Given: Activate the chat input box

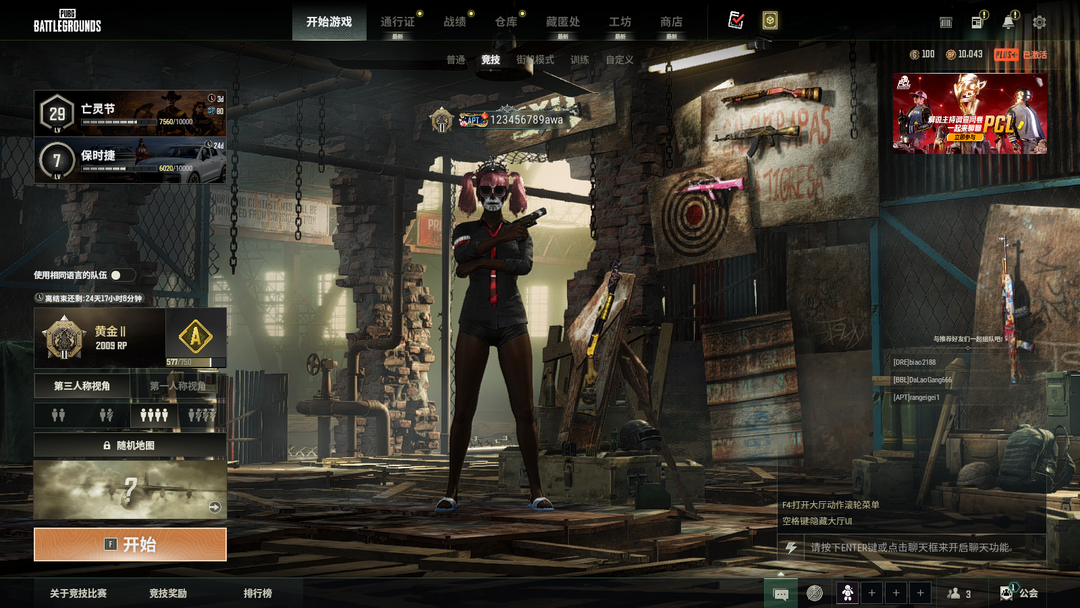Looking at the screenshot, I should [910, 547].
